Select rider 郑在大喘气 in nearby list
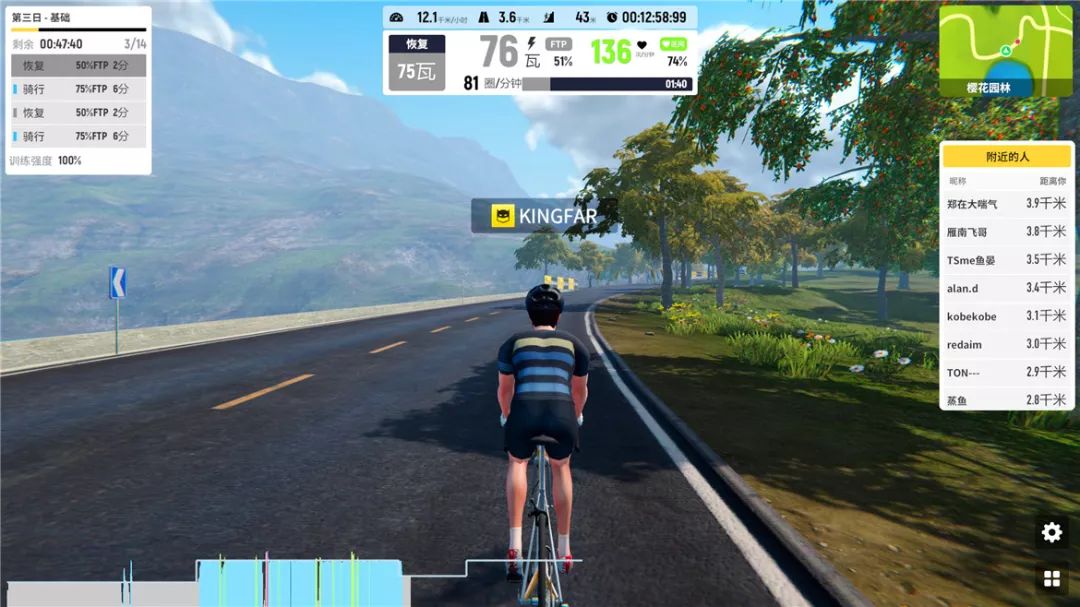Screen dimensions: 1080x607 1006,204
